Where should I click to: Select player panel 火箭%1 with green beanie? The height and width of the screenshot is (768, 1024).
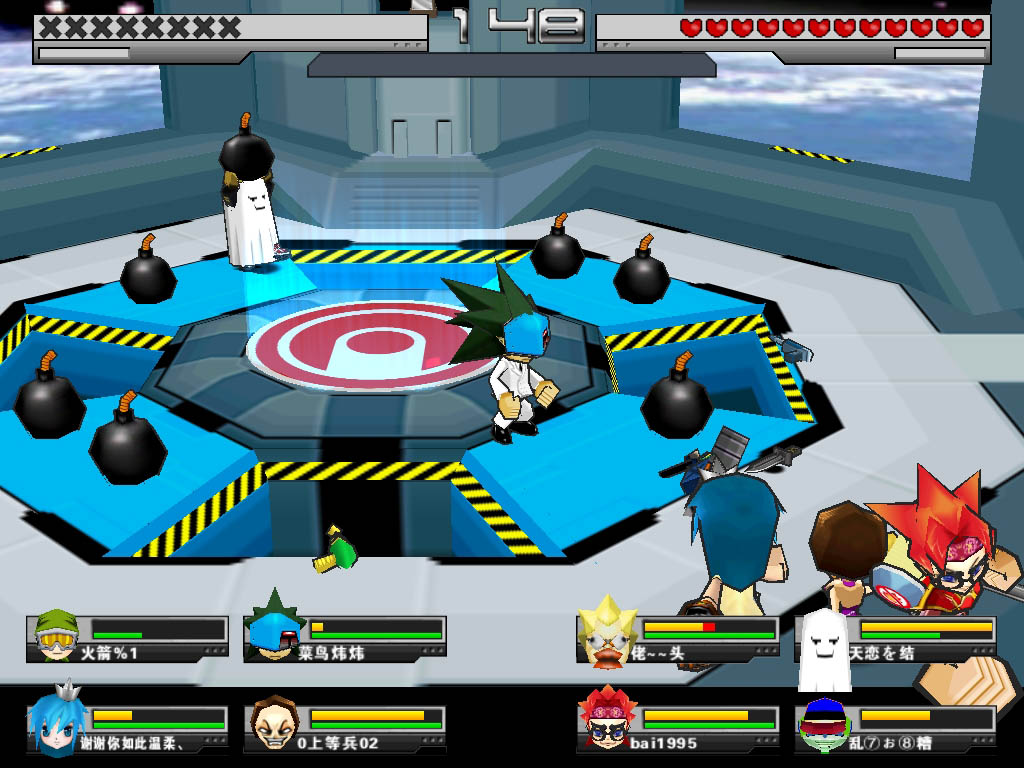tap(128, 639)
